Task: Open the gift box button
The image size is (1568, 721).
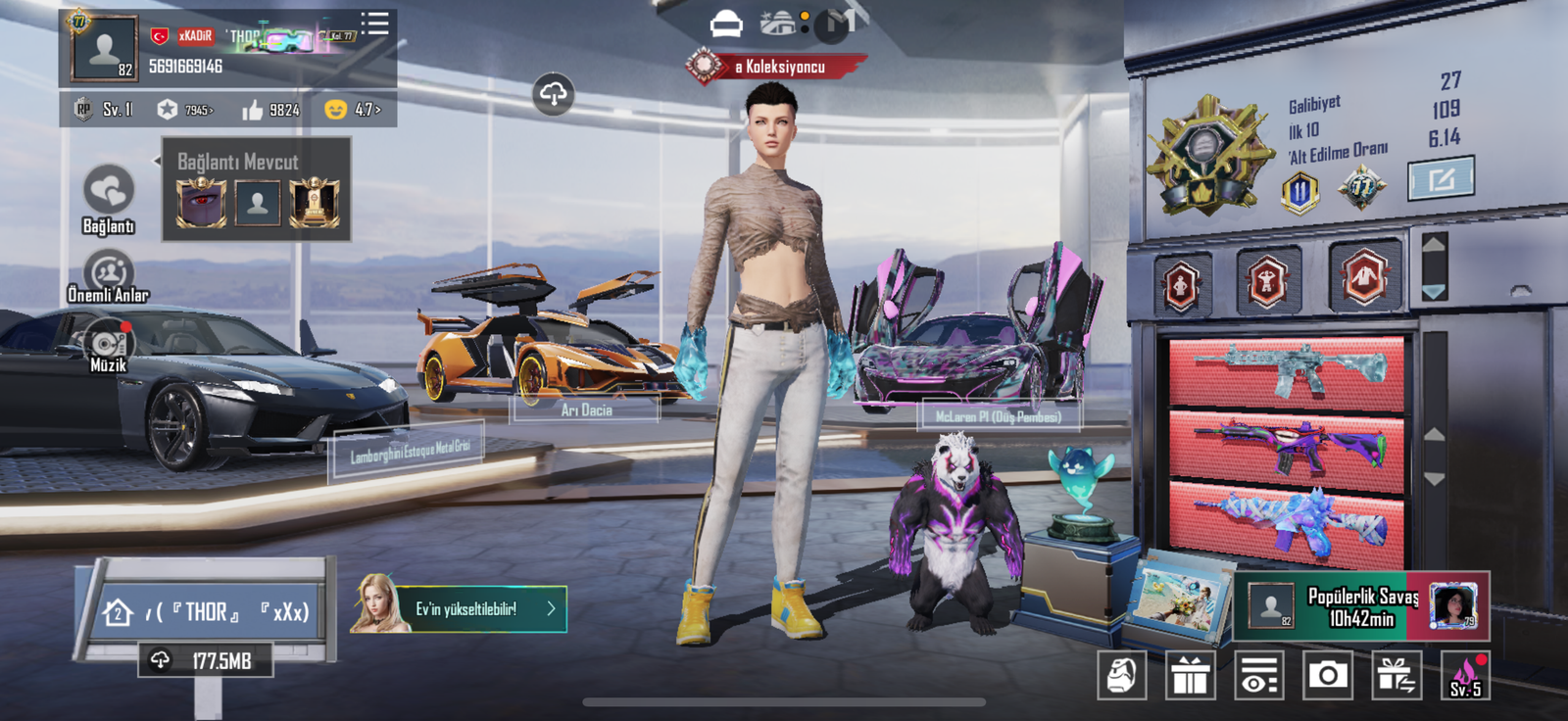Action: click(x=1190, y=676)
